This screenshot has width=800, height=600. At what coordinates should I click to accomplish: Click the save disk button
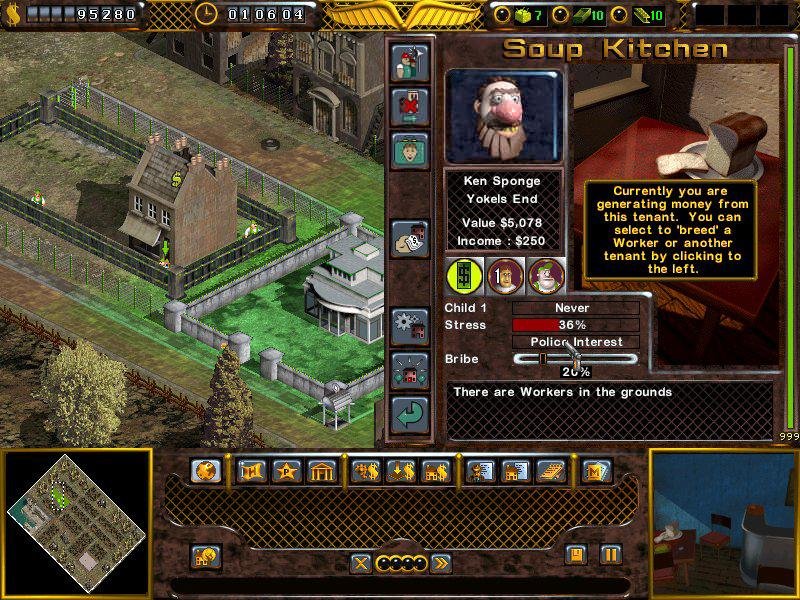point(575,554)
